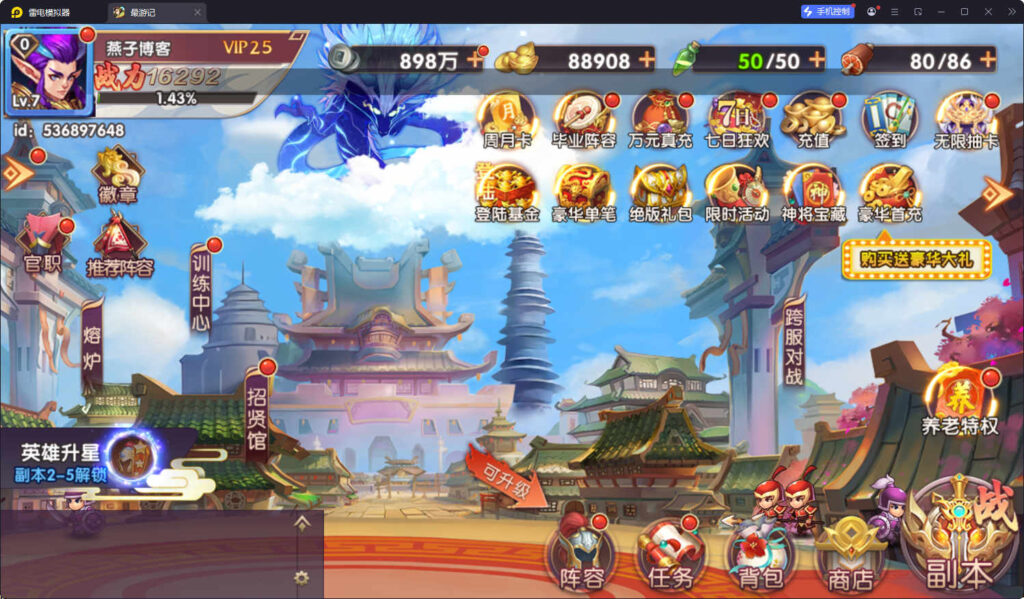Add gold ingots with the plus button
The width and height of the screenshot is (1024, 599).
(x=647, y=59)
